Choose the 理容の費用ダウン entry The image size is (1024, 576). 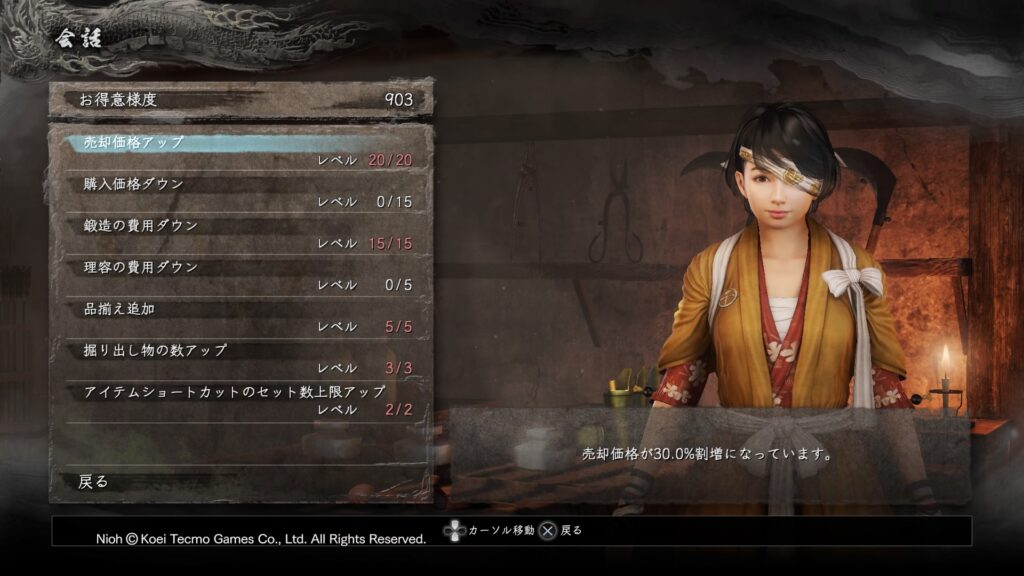240,276
